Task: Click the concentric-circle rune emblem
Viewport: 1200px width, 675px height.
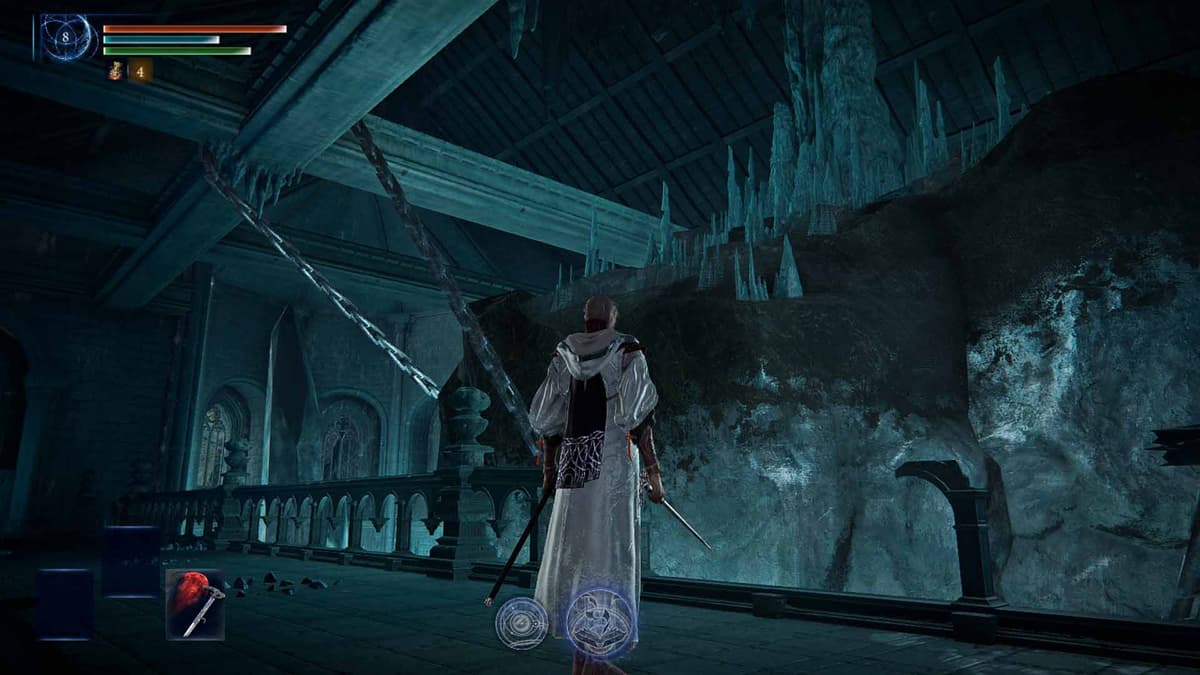Action: coord(522,623)
